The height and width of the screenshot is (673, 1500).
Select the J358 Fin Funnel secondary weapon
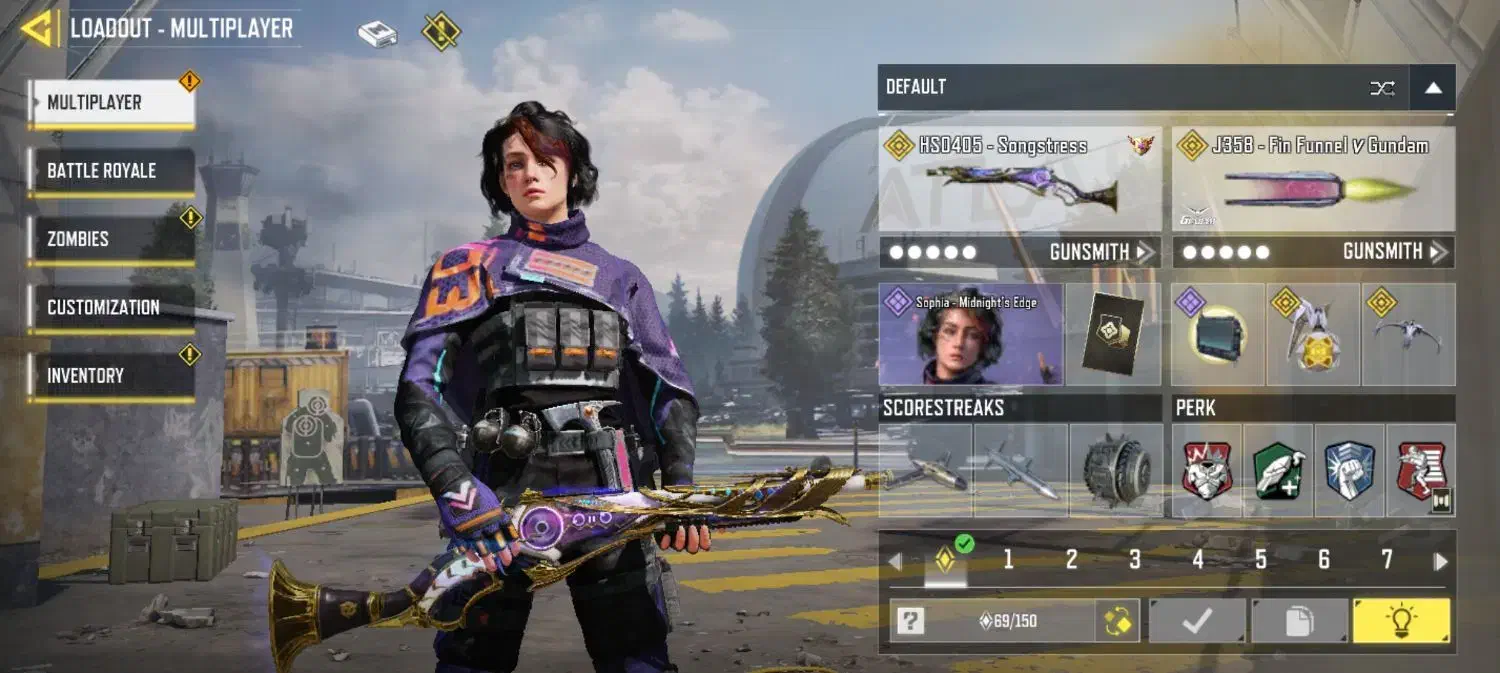coord(1313,180)
